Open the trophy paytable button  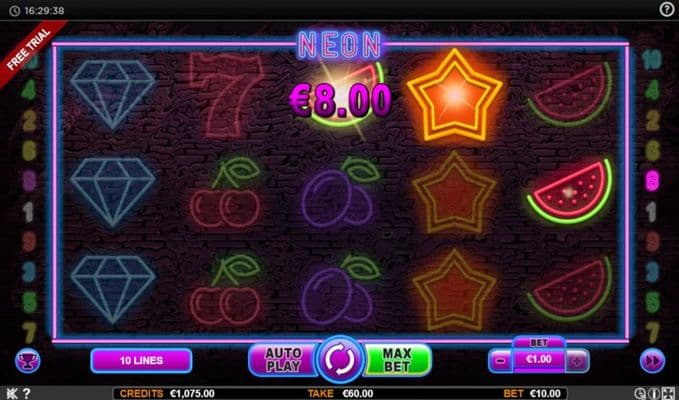click(22, 360)
